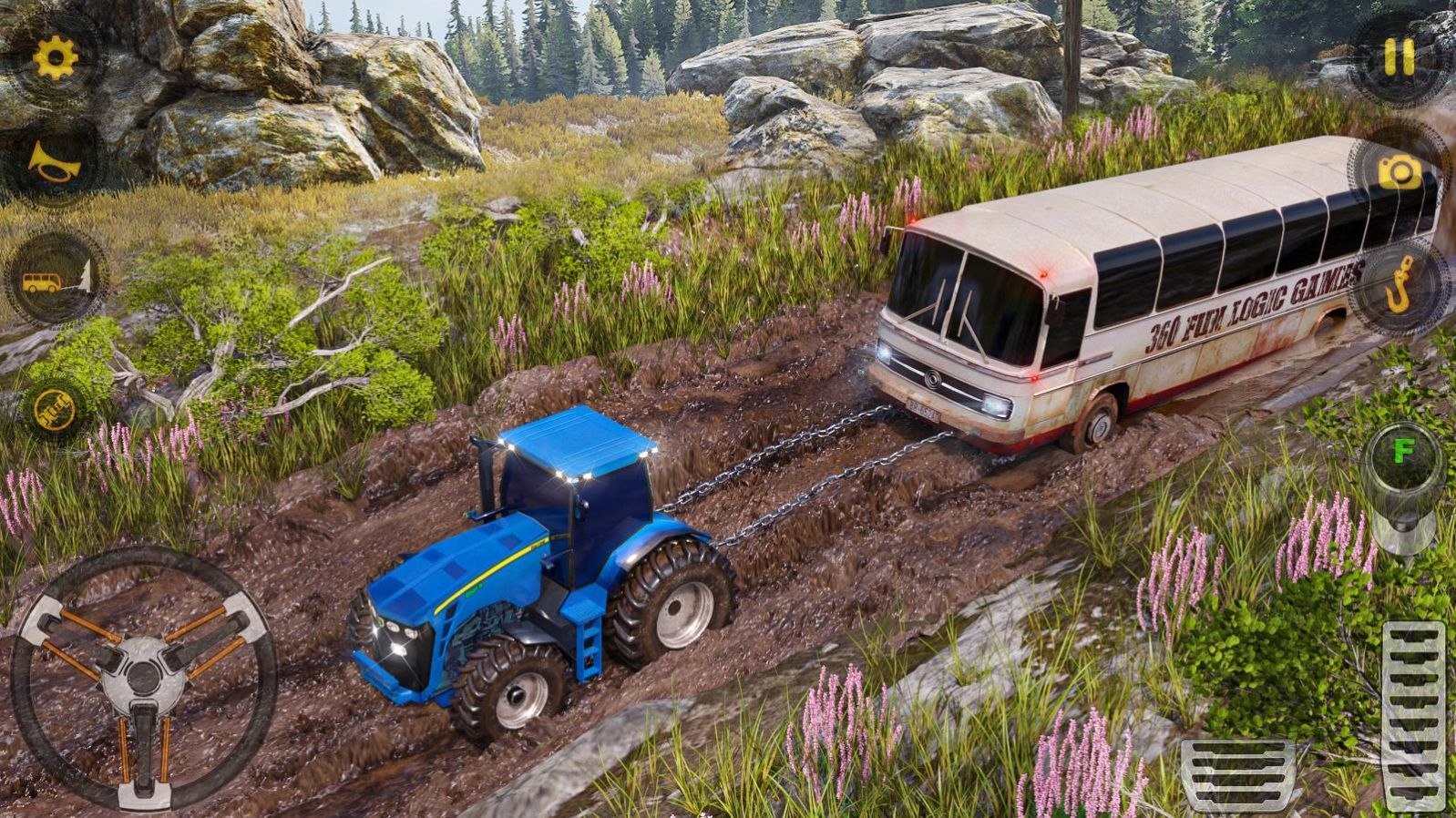Tap the yellow bus and tree icon

tap(56, 279)
